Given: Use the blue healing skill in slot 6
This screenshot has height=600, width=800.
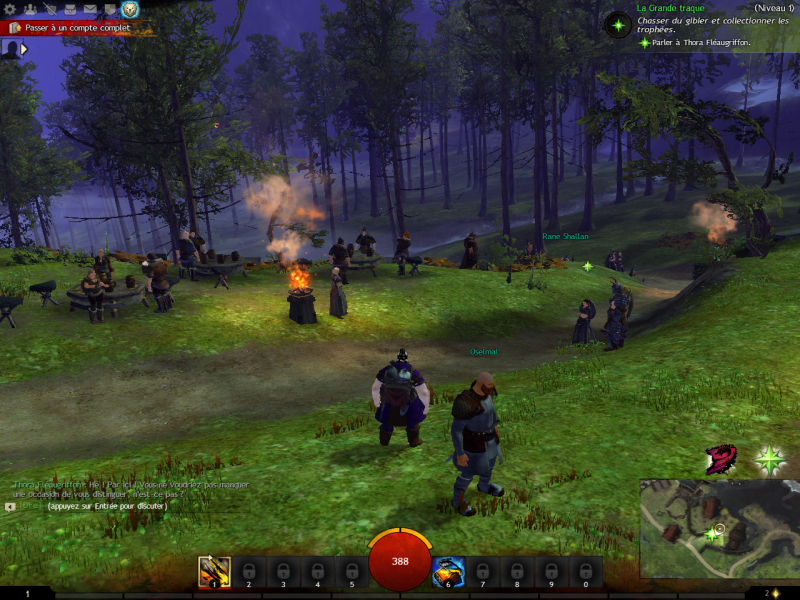Looking at the screenshot, I should pos(447,571).
